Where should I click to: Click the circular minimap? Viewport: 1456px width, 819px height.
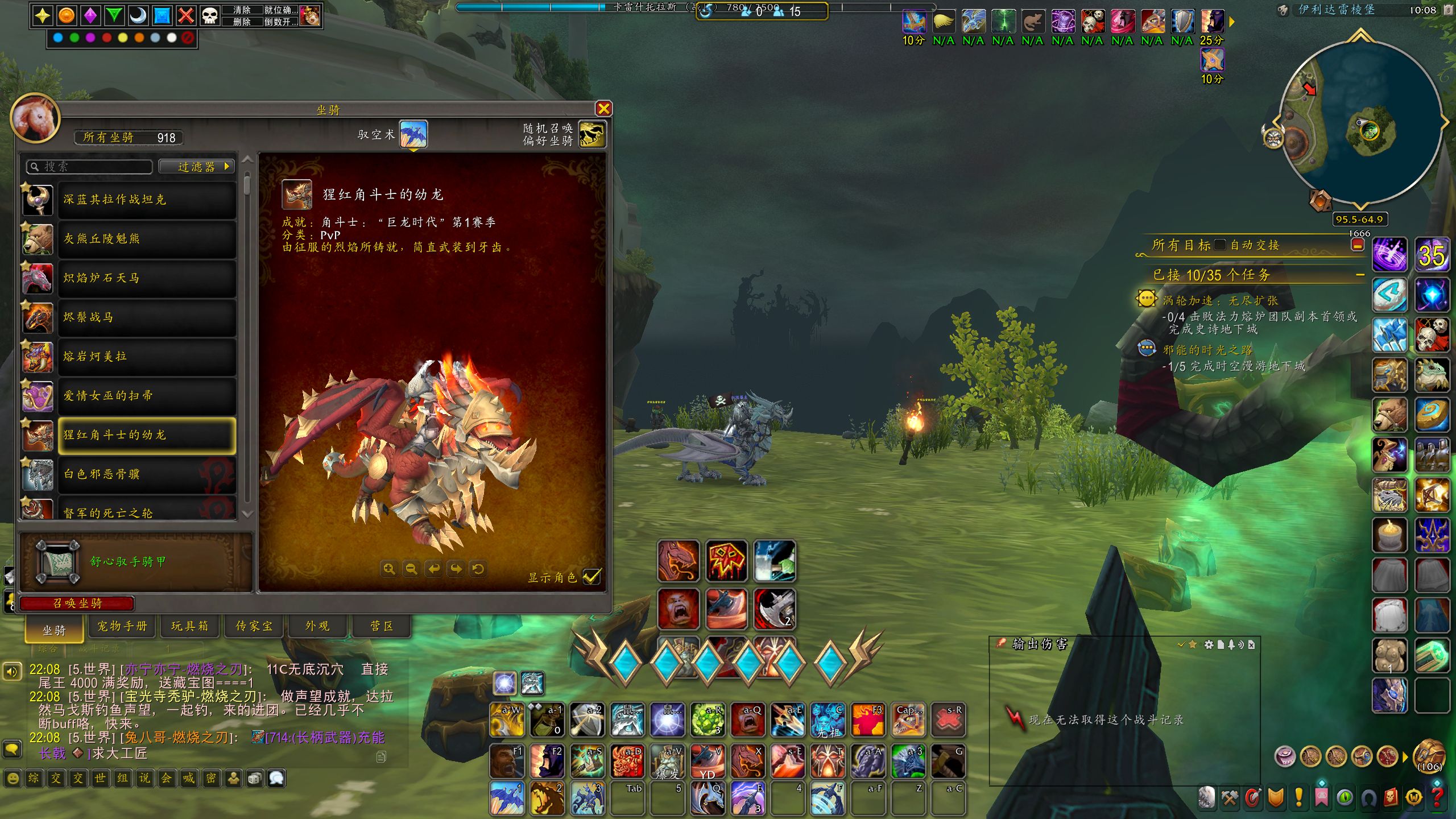(x=1359, y=122)
